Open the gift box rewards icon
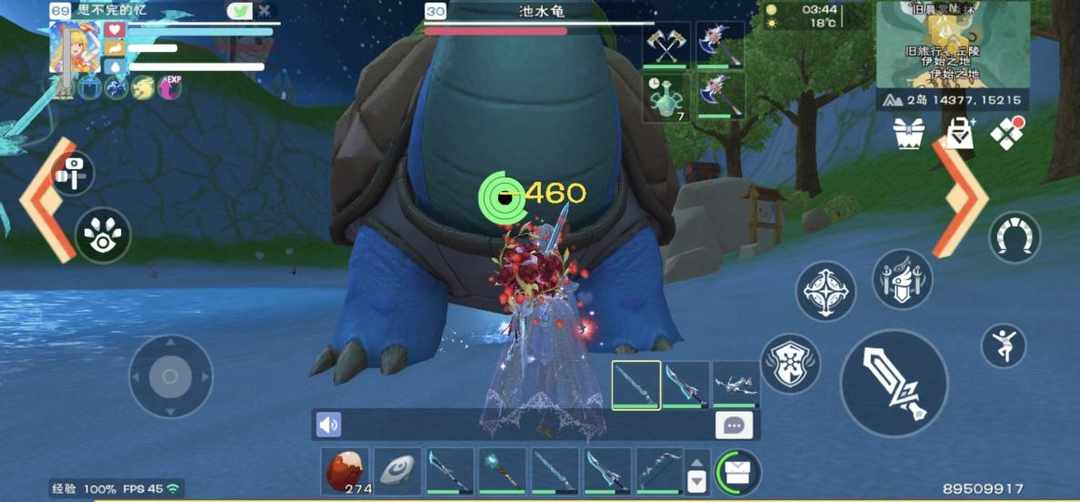1080x502 pixels. 909,132
